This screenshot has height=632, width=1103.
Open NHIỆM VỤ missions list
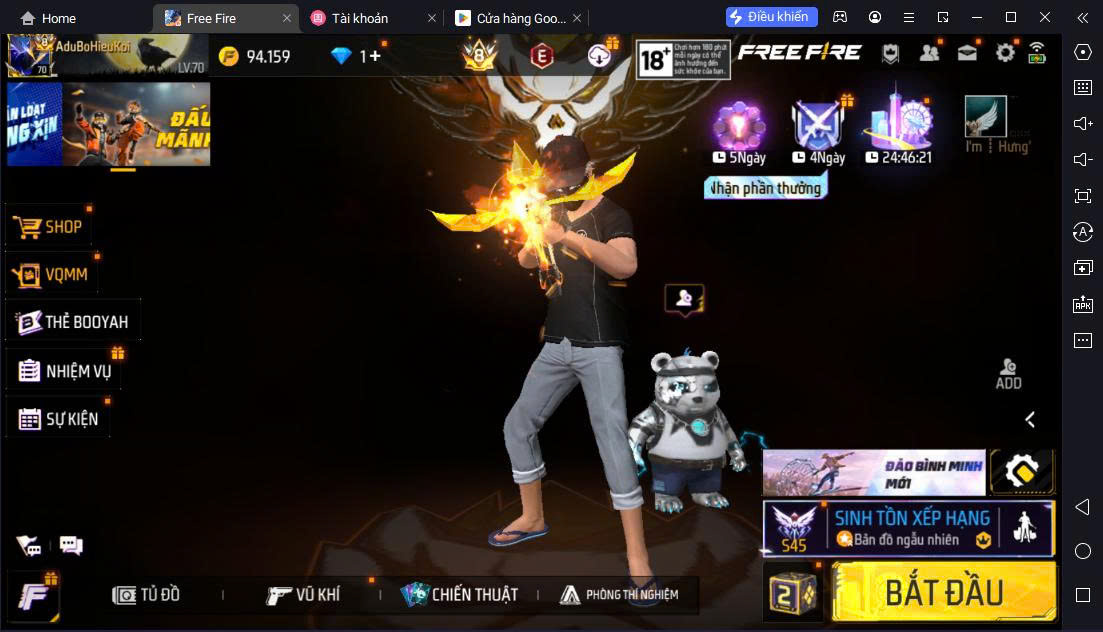click(65, 371)
